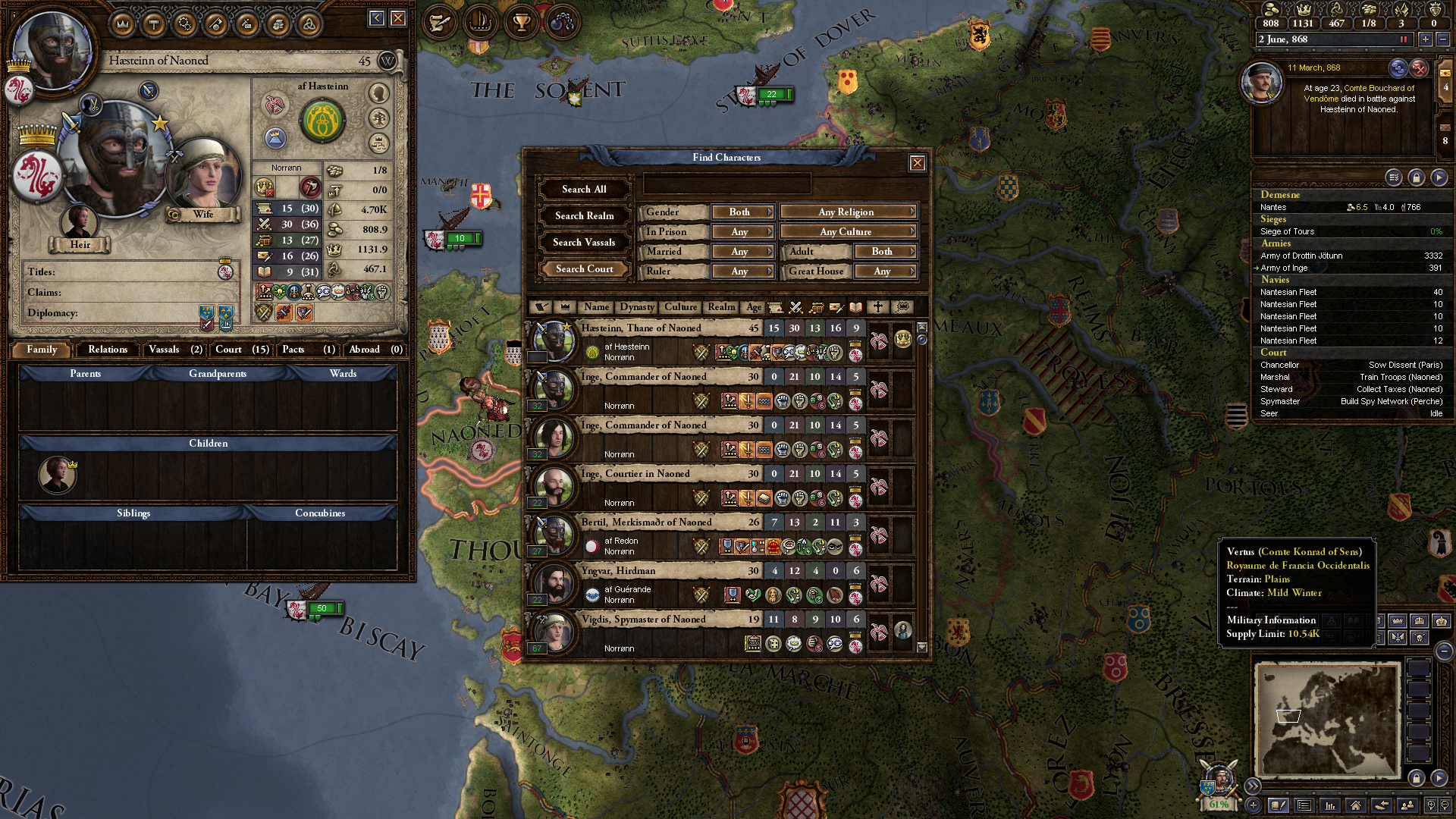Open the Wife portrait
This screenshot has width=1456, height=819.
pyautogui.click(x=202, y=176)
